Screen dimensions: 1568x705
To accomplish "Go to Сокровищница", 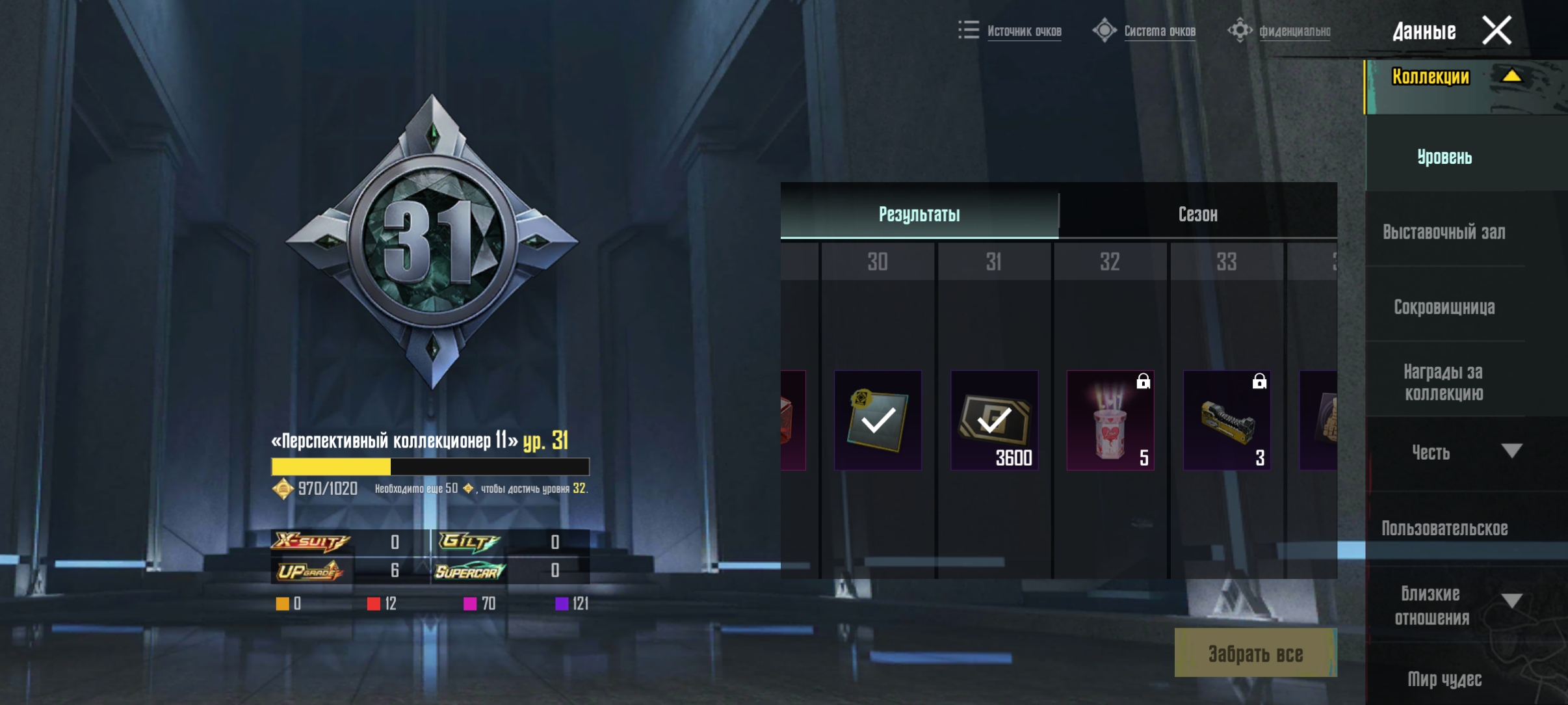I will [1444, 307].
